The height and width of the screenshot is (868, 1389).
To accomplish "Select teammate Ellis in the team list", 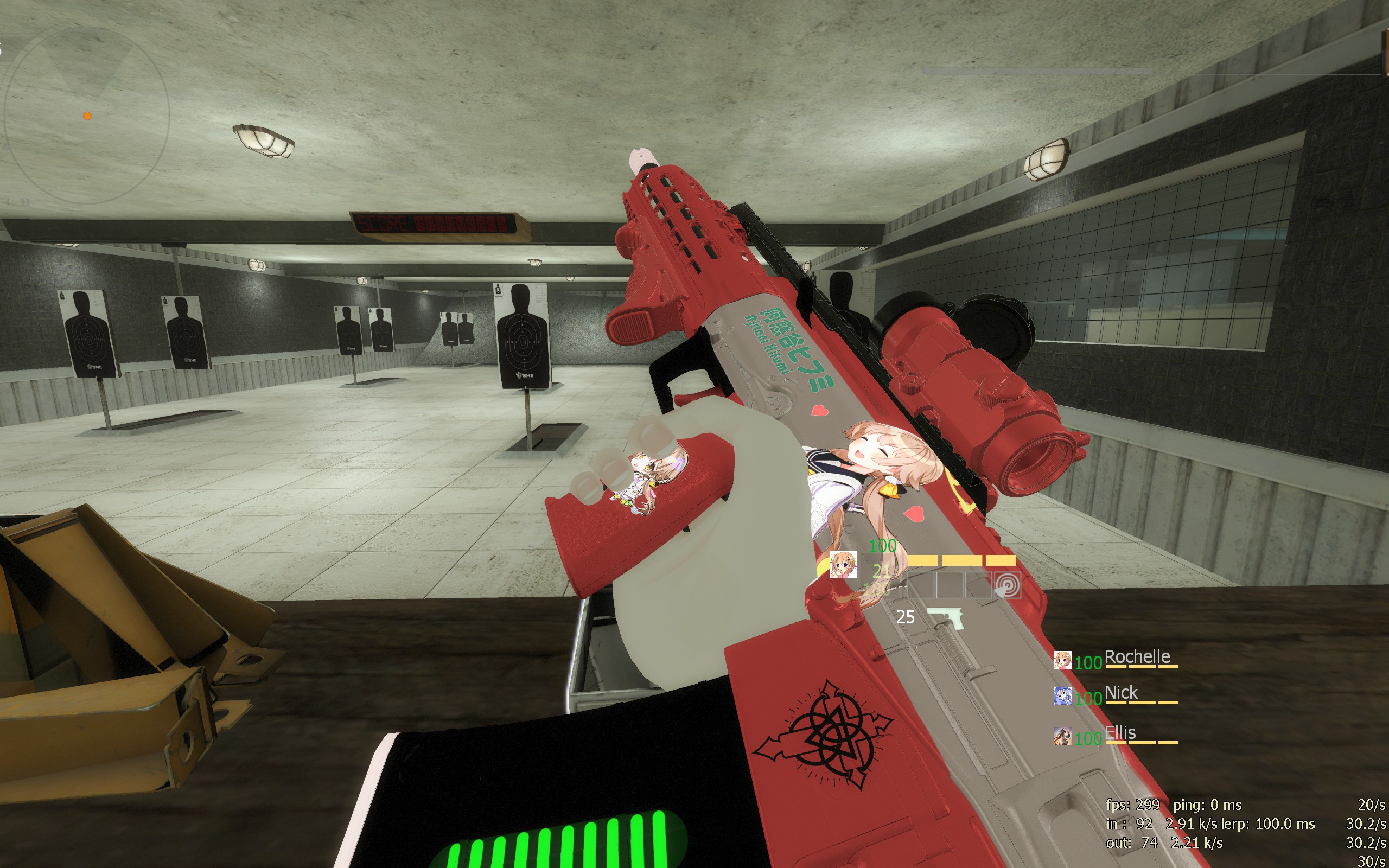I will [x=1120, y=733].
